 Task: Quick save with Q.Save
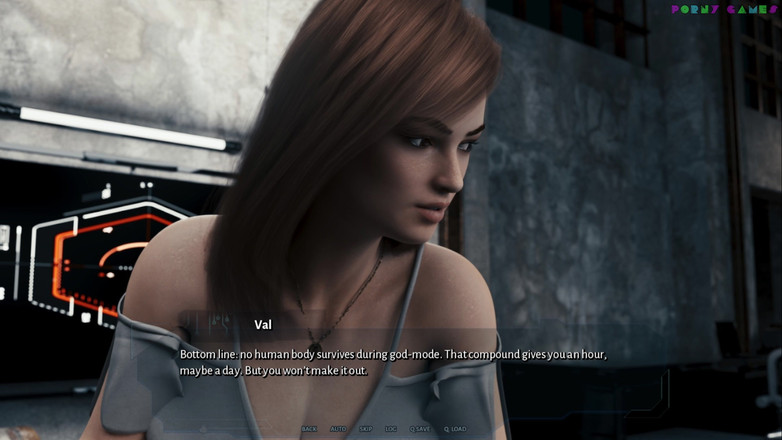[421, 429]
